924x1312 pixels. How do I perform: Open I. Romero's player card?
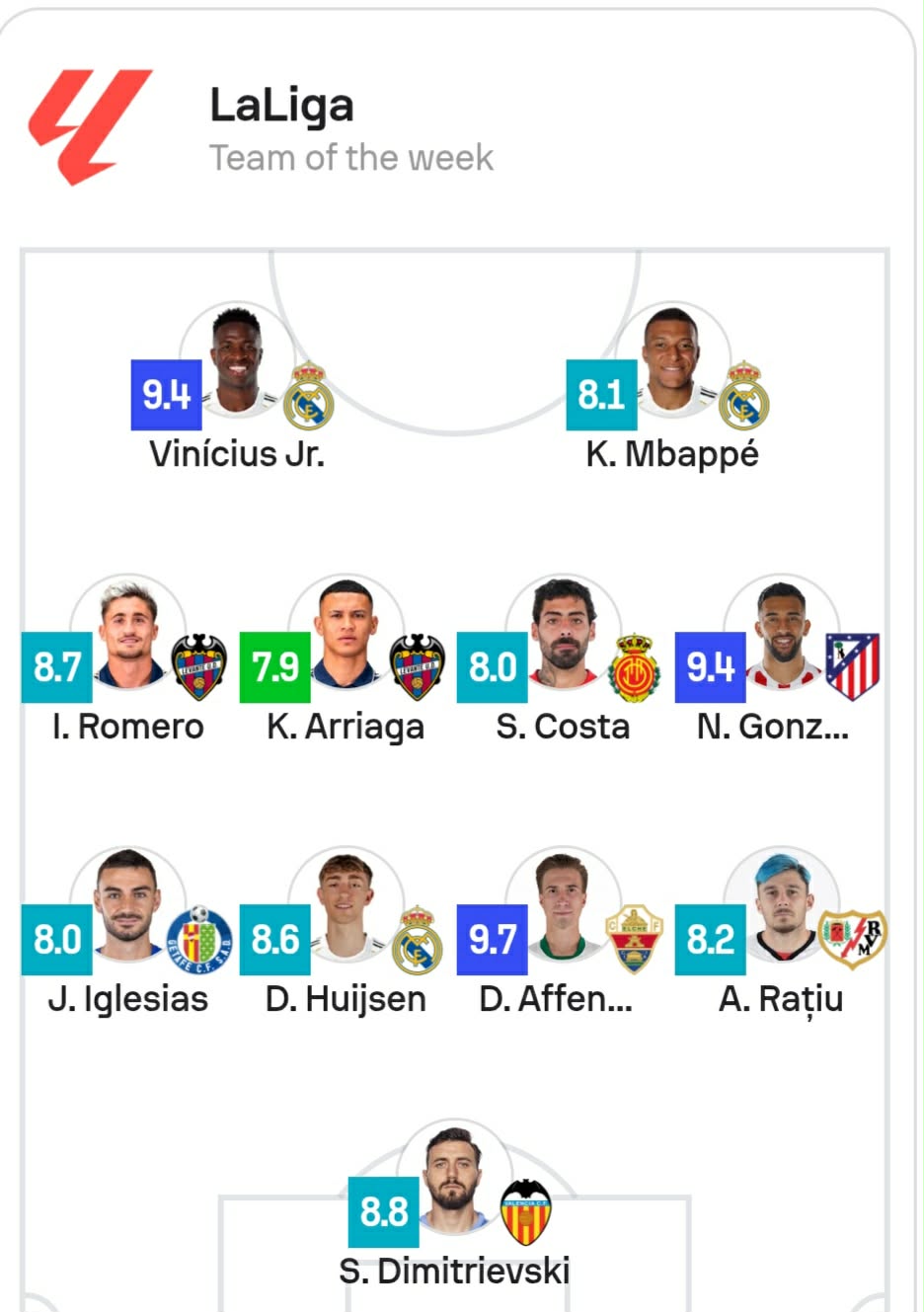[128, 633]
